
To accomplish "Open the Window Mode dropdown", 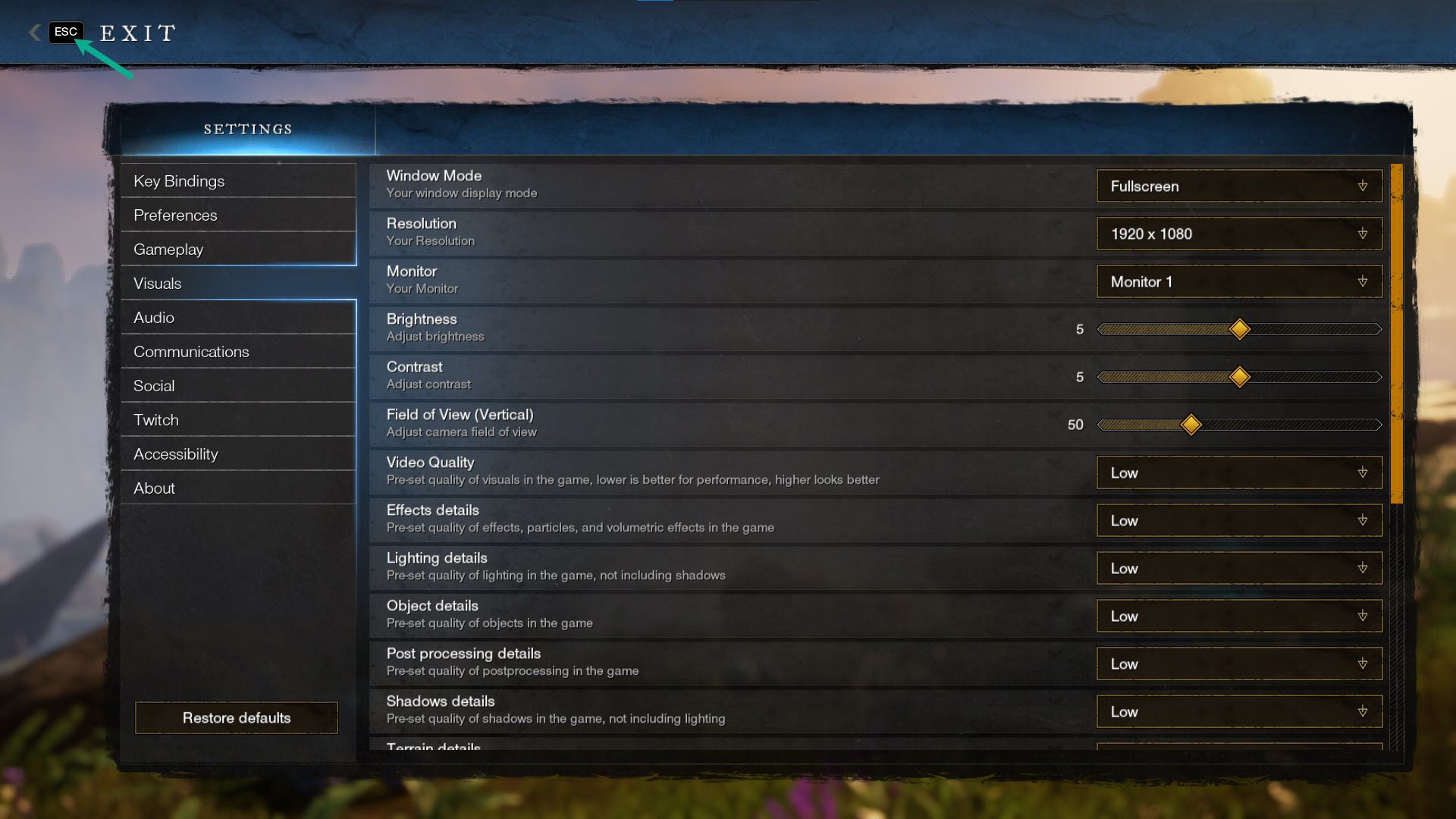I will [x=1238, y=186].
